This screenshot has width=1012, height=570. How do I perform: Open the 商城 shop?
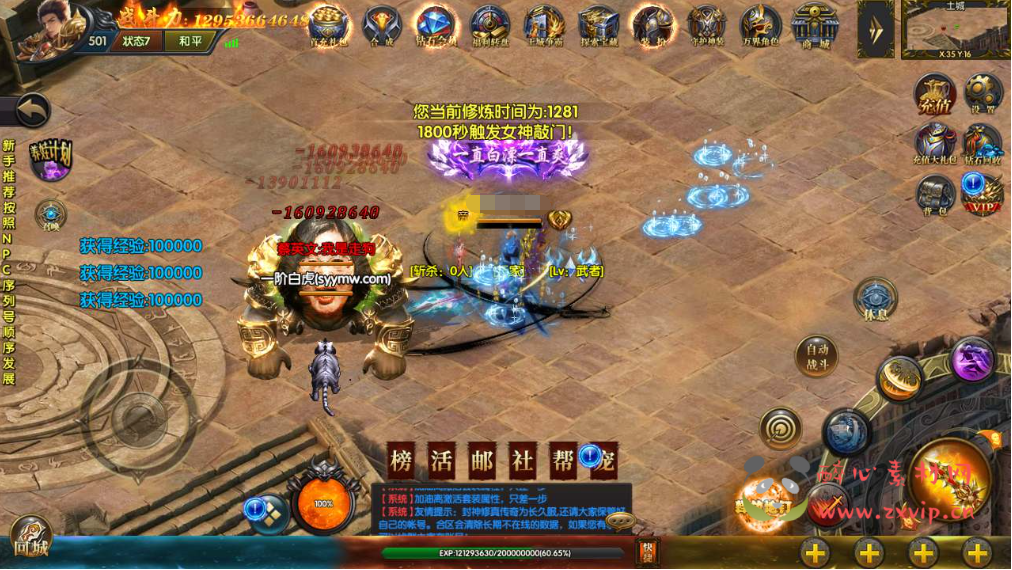click(x=815, y=25)
